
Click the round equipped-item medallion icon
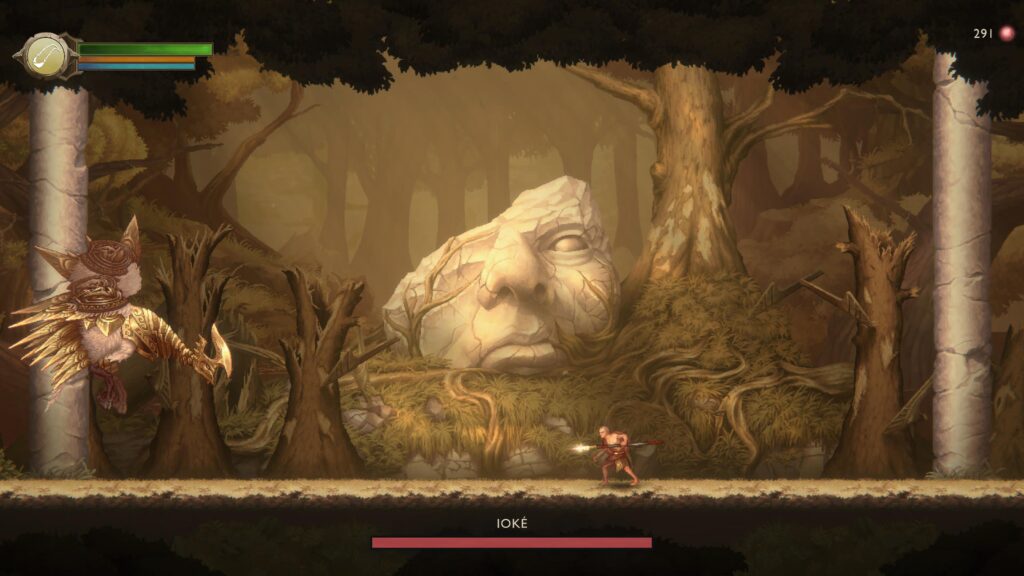coord(46,56)
